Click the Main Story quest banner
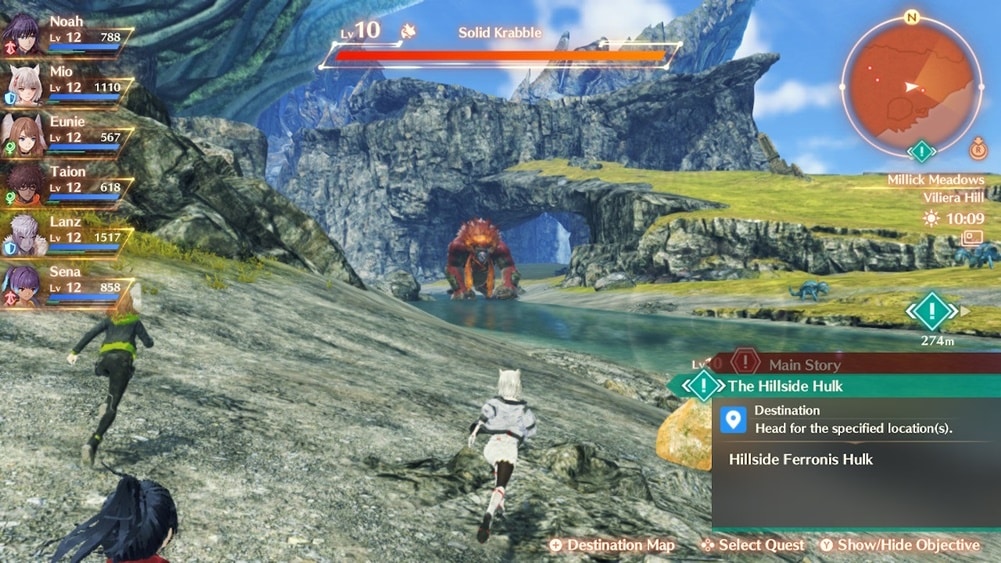This screenshot has height=563, width=1001. (804, 365)
